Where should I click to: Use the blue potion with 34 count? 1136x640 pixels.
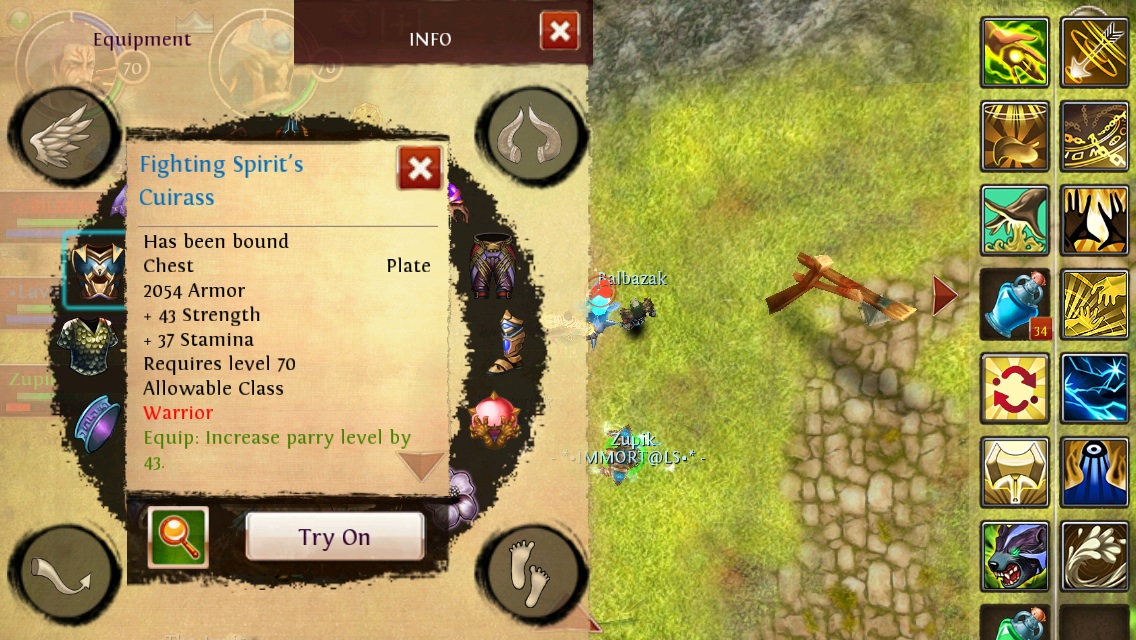point(1015,304)
